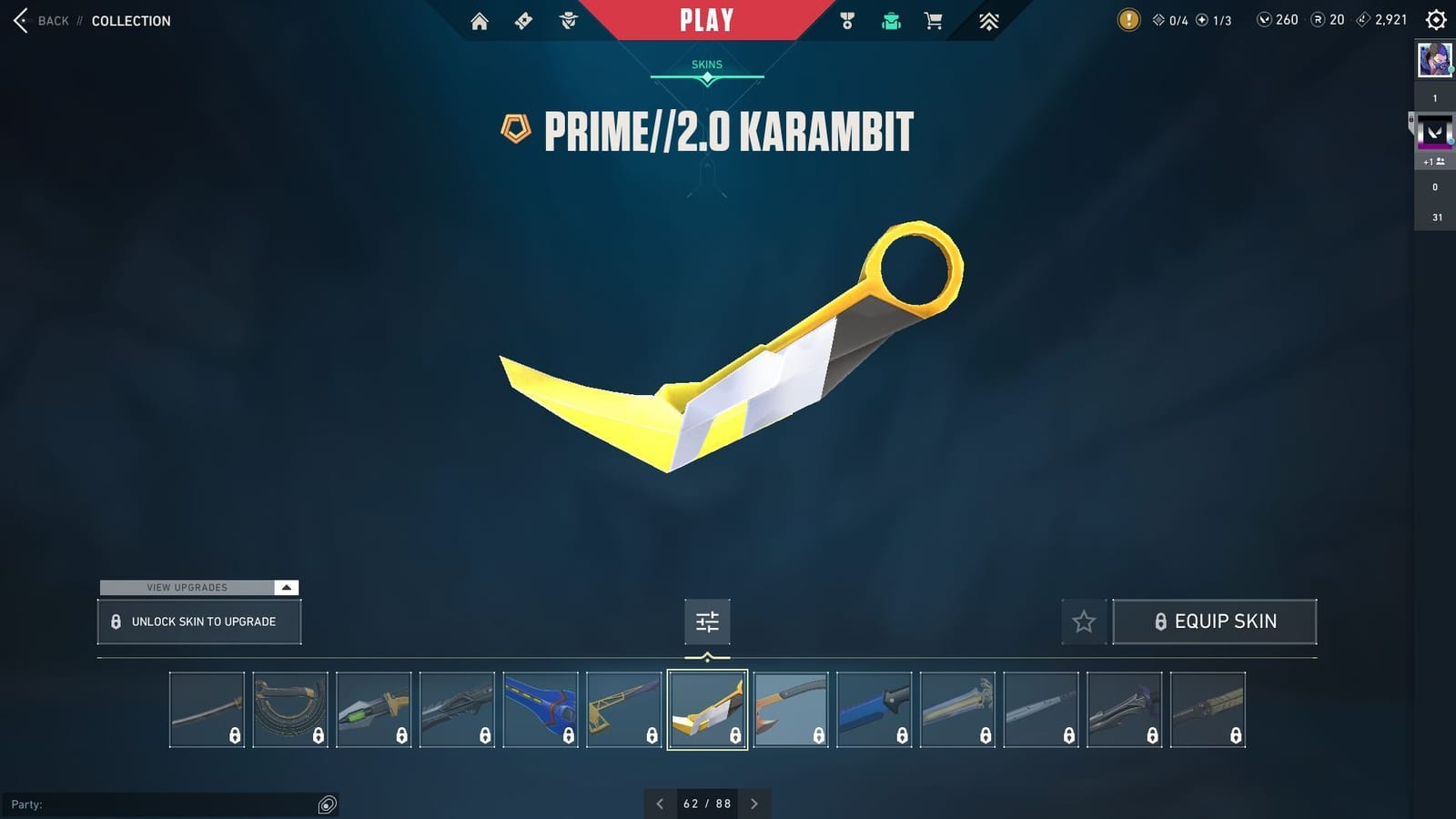Collapse the View Upgrades panel
Screen dimensions: 1456x819
(x=286, y=587)
